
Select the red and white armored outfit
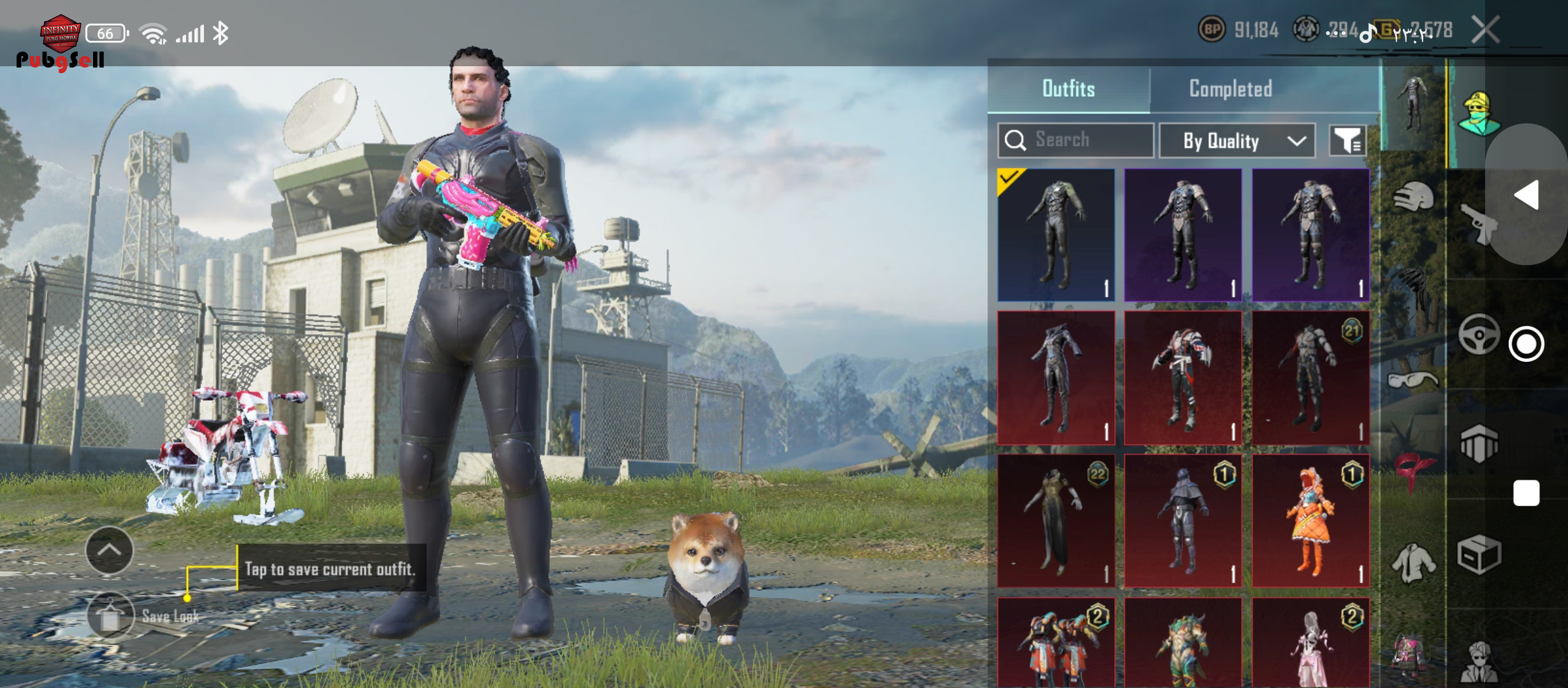point(1183,378)
